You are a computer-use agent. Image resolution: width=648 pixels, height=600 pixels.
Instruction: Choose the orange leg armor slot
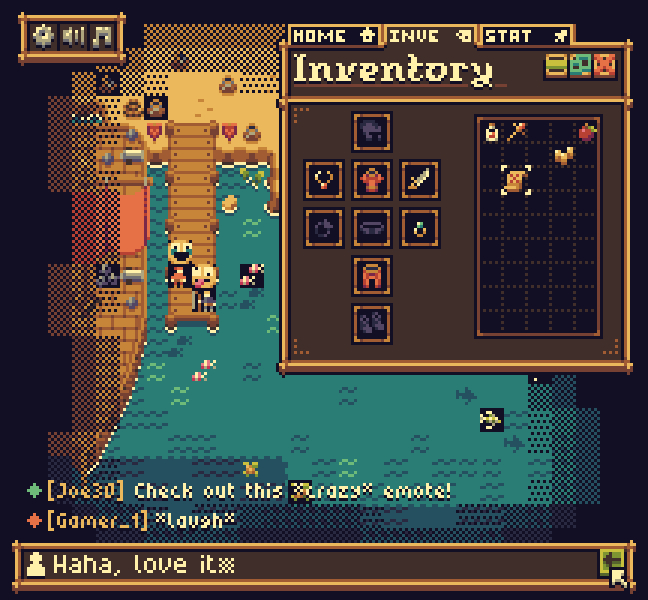(x=372, y=275)
